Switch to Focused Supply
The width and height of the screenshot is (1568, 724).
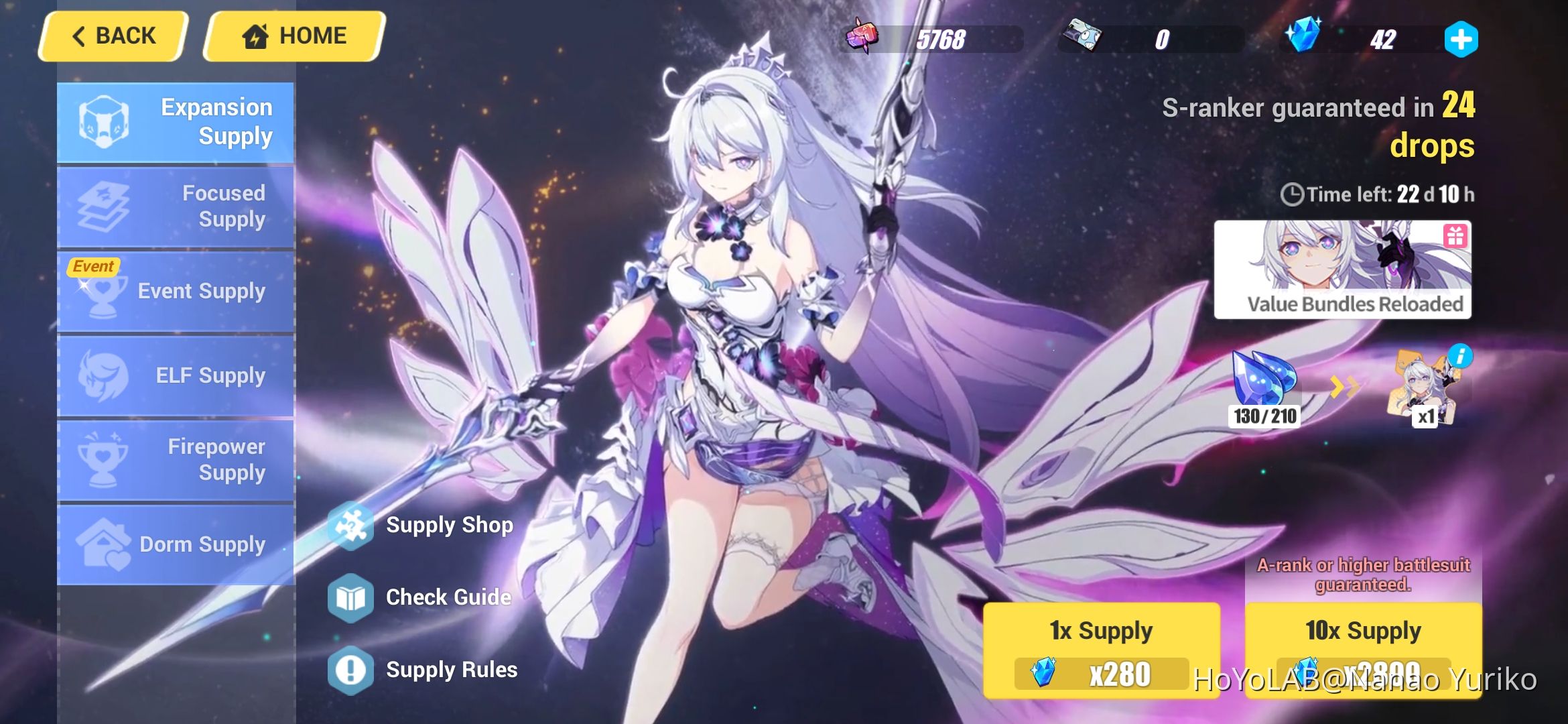pyautogui.click(x=176, y=206)
